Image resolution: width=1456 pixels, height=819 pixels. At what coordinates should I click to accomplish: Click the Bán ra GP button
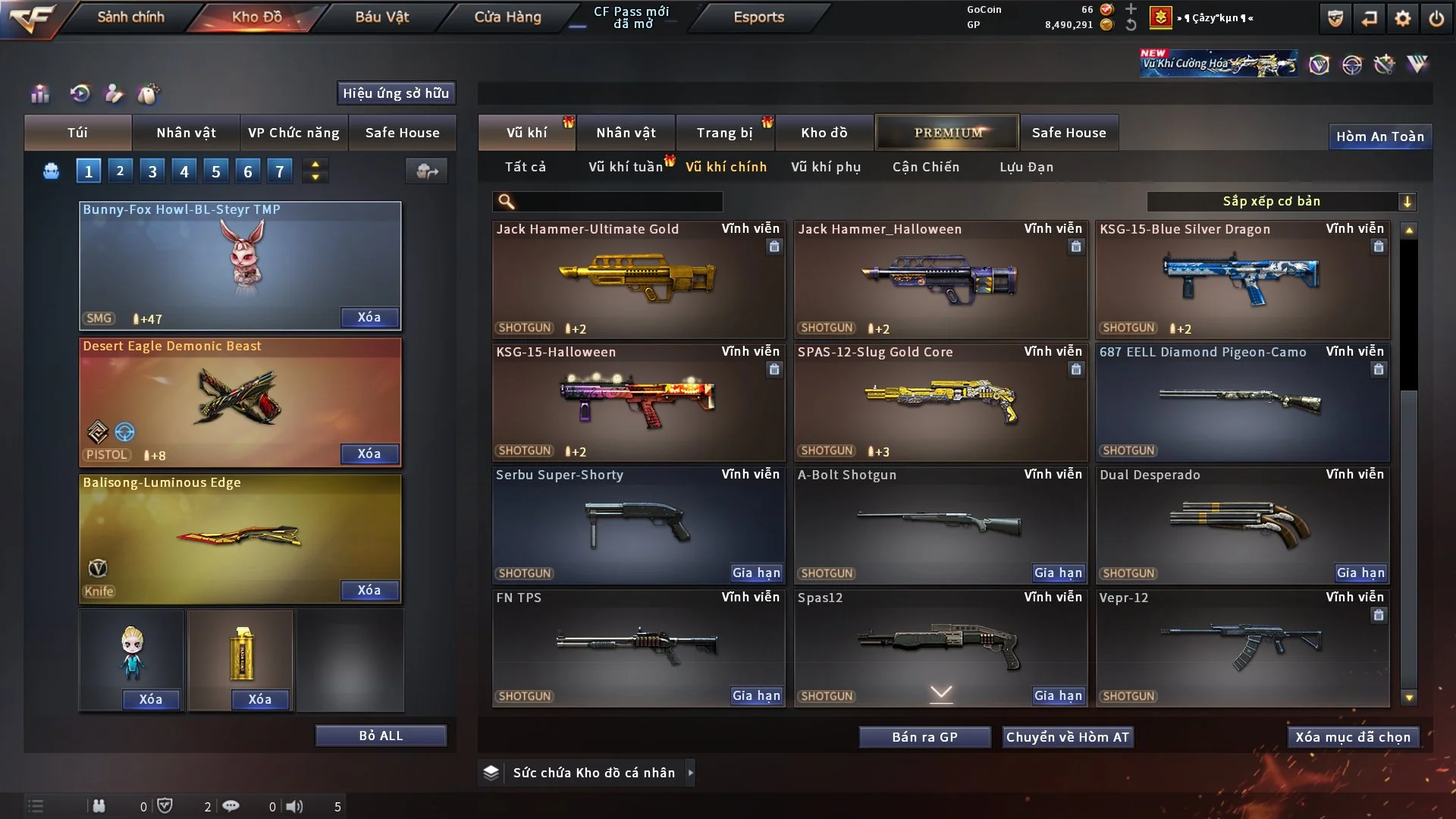pyautogui.click(x=924, y=737)
